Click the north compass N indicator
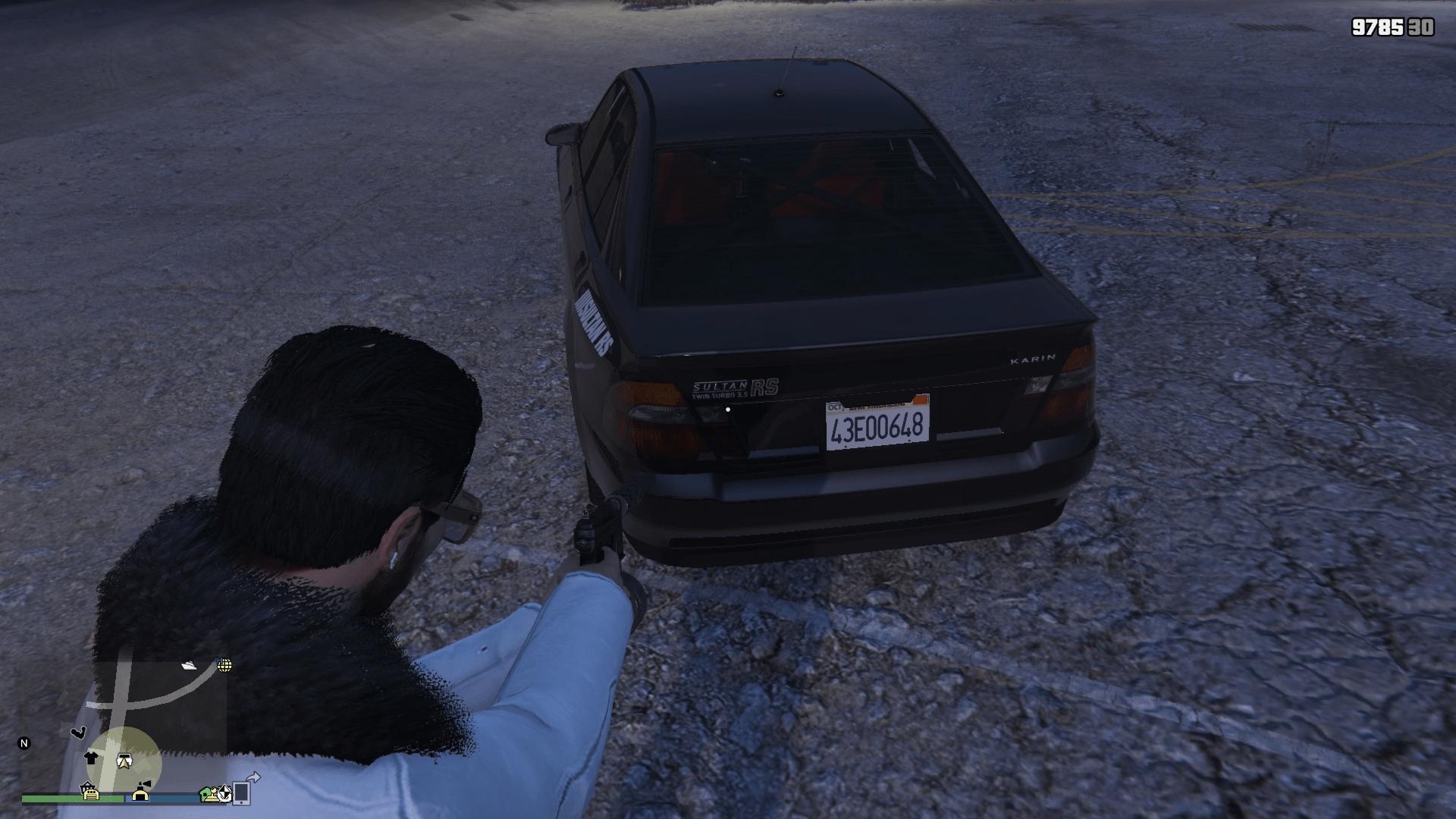Screen dimensions: 1456x819 [x=24, y=743]
